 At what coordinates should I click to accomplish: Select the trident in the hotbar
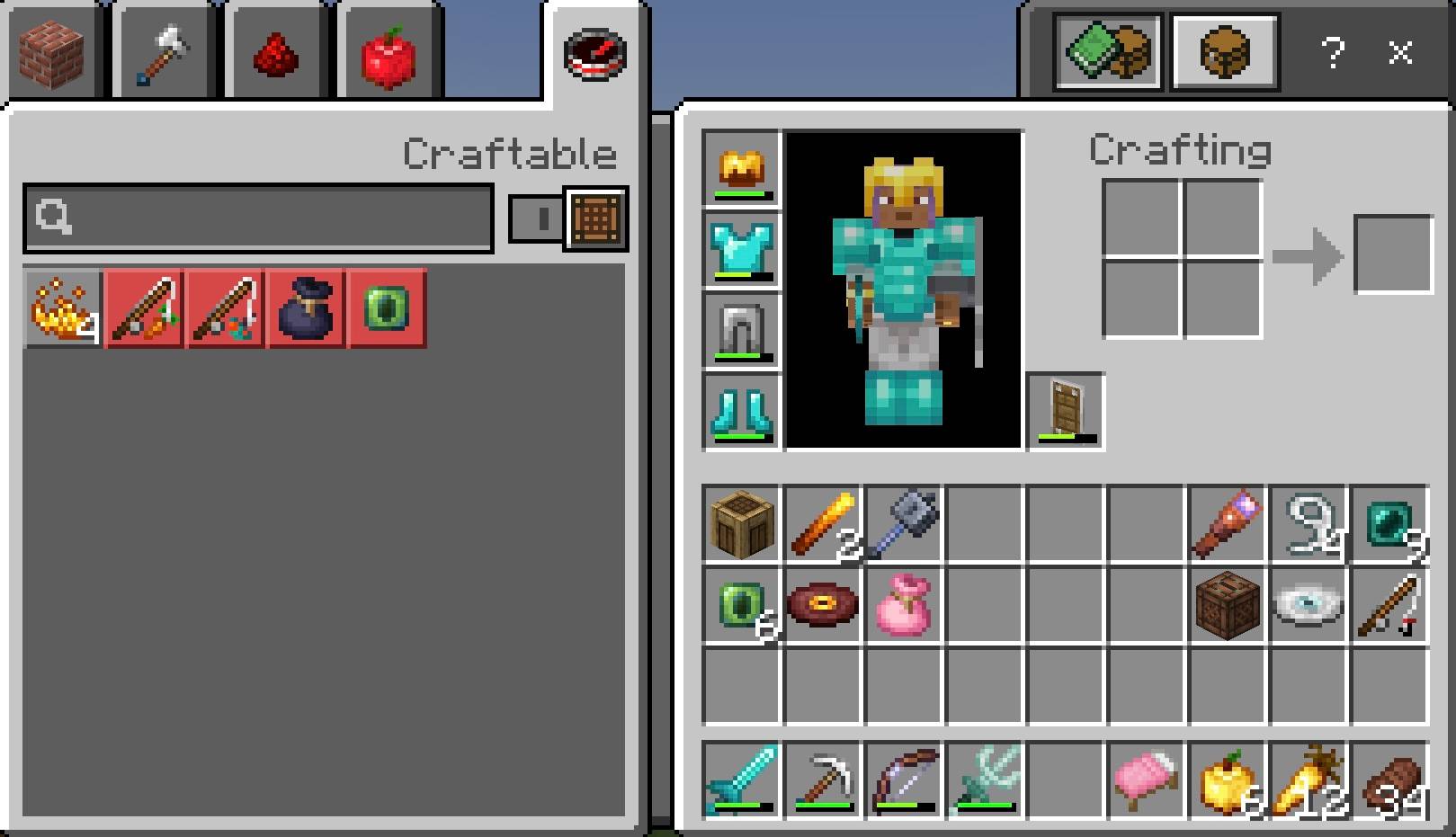pos(985,778)
